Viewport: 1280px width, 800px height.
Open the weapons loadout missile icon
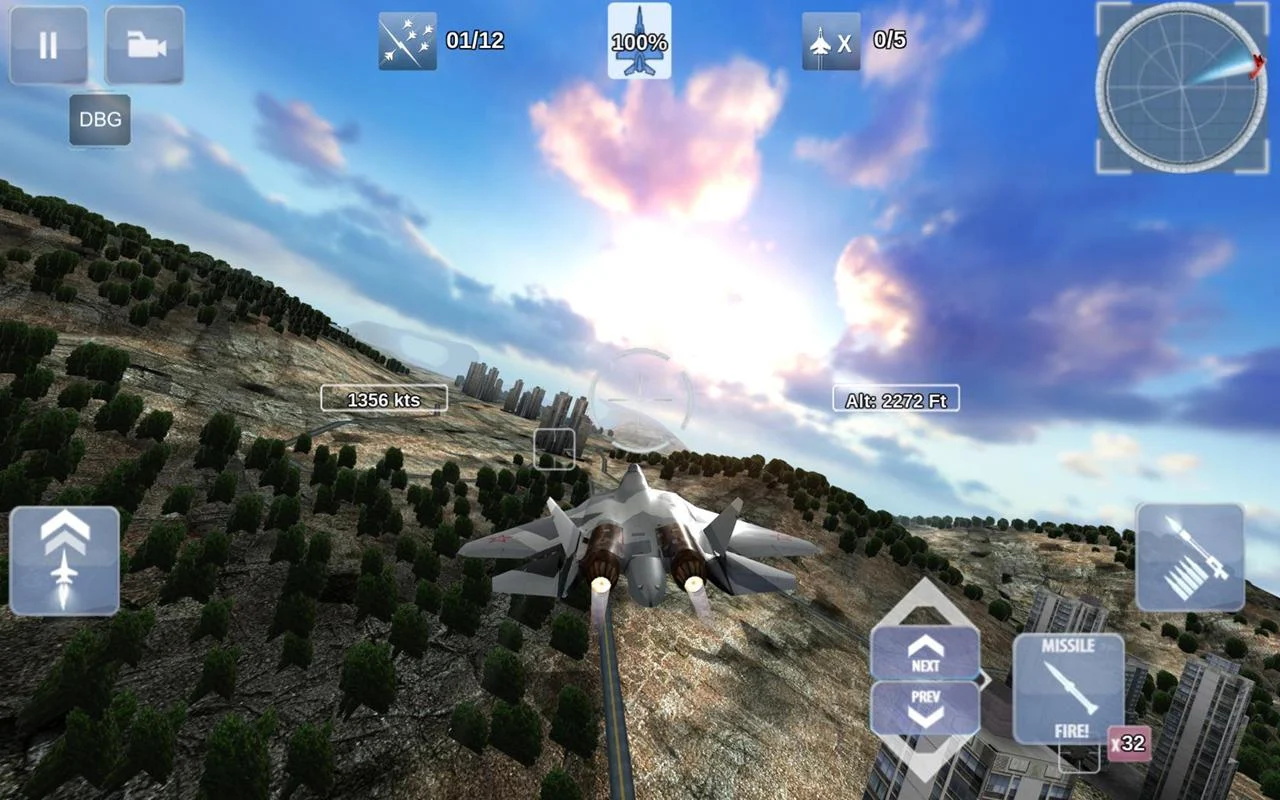(x=1192, y=558)
